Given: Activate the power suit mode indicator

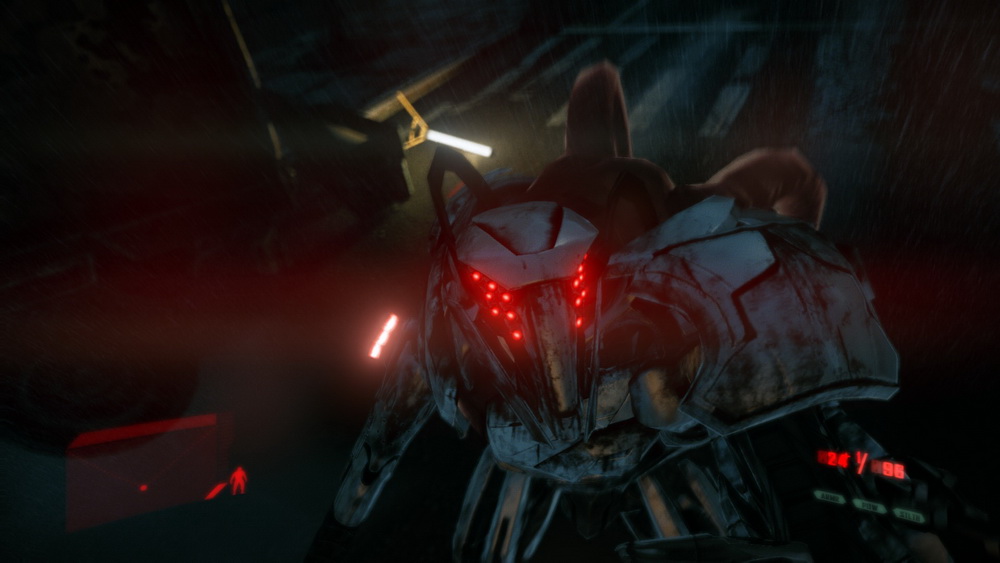Looking at the screenshot, I should [x=869, y=506].
